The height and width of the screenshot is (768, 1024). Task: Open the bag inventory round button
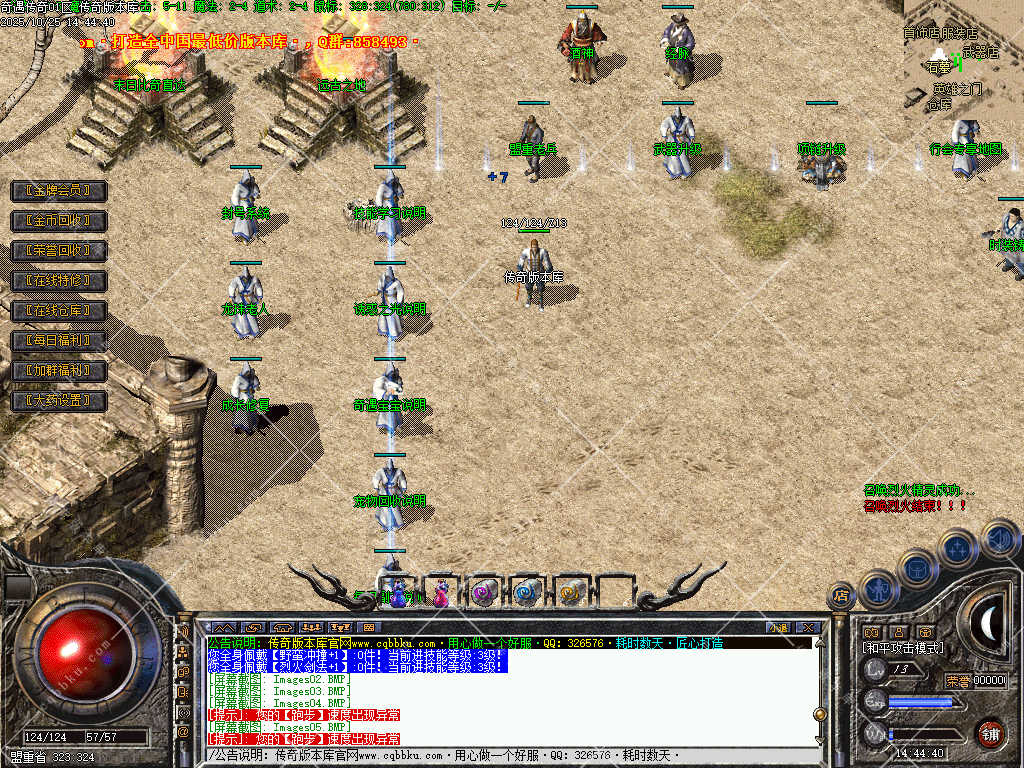(916, 569)
